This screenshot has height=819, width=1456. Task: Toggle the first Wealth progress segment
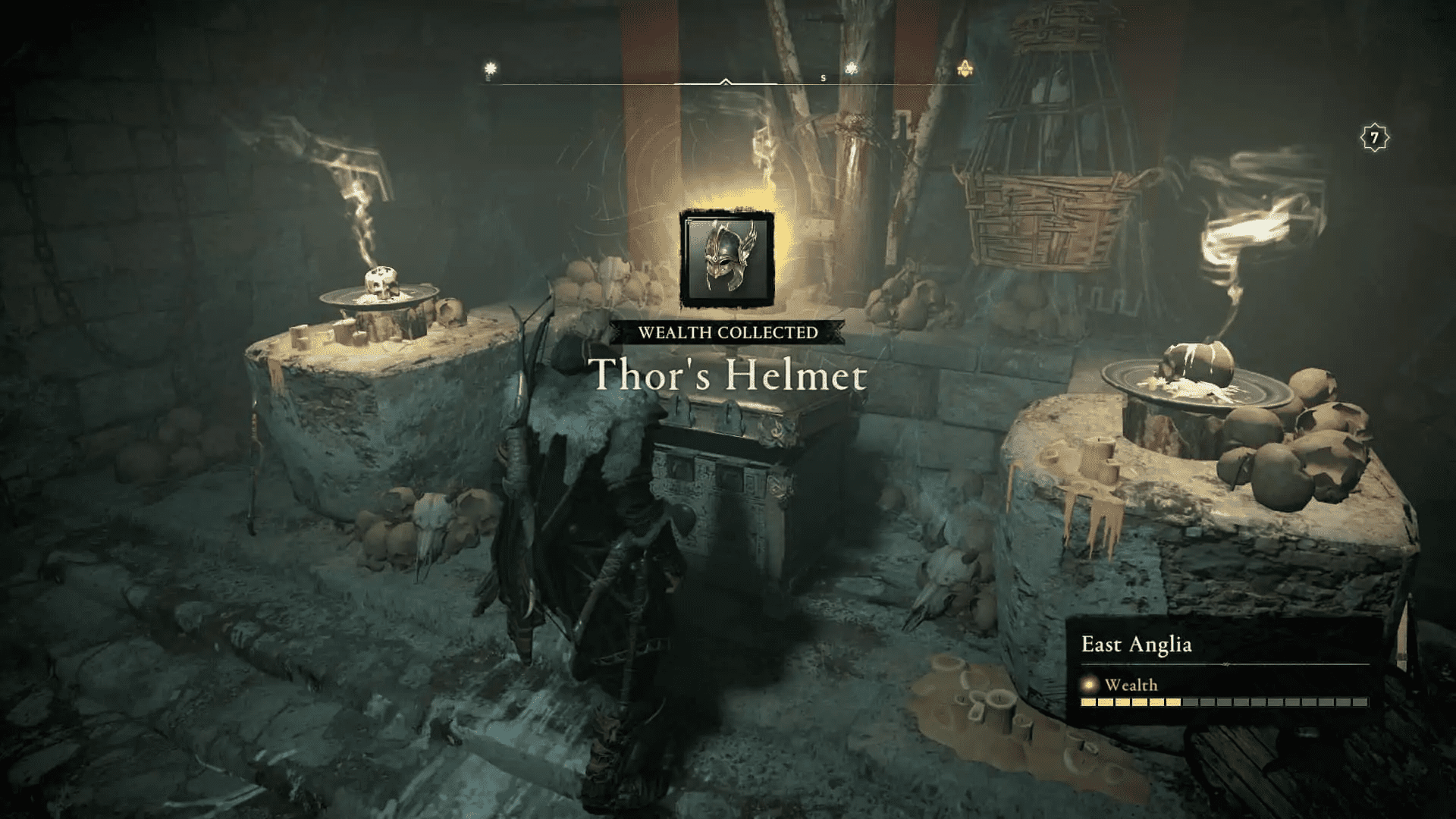[x=1088, y=703]
